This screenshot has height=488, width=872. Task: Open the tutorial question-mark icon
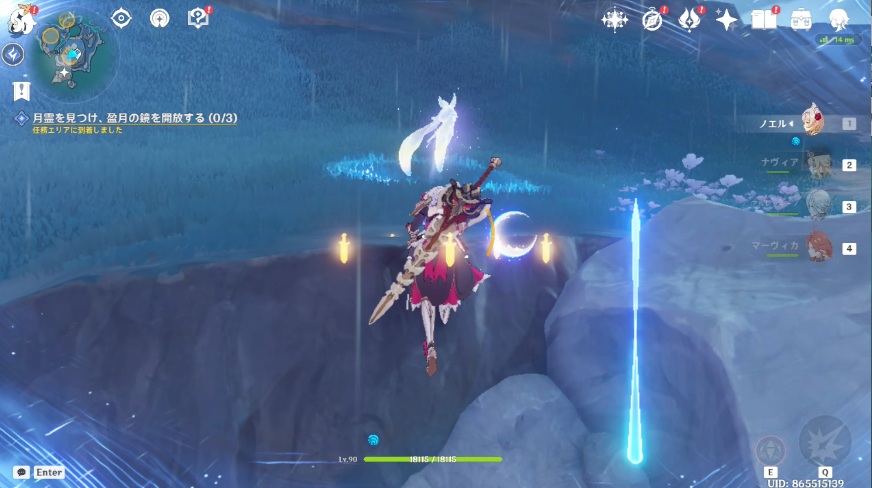pos(198,18)
